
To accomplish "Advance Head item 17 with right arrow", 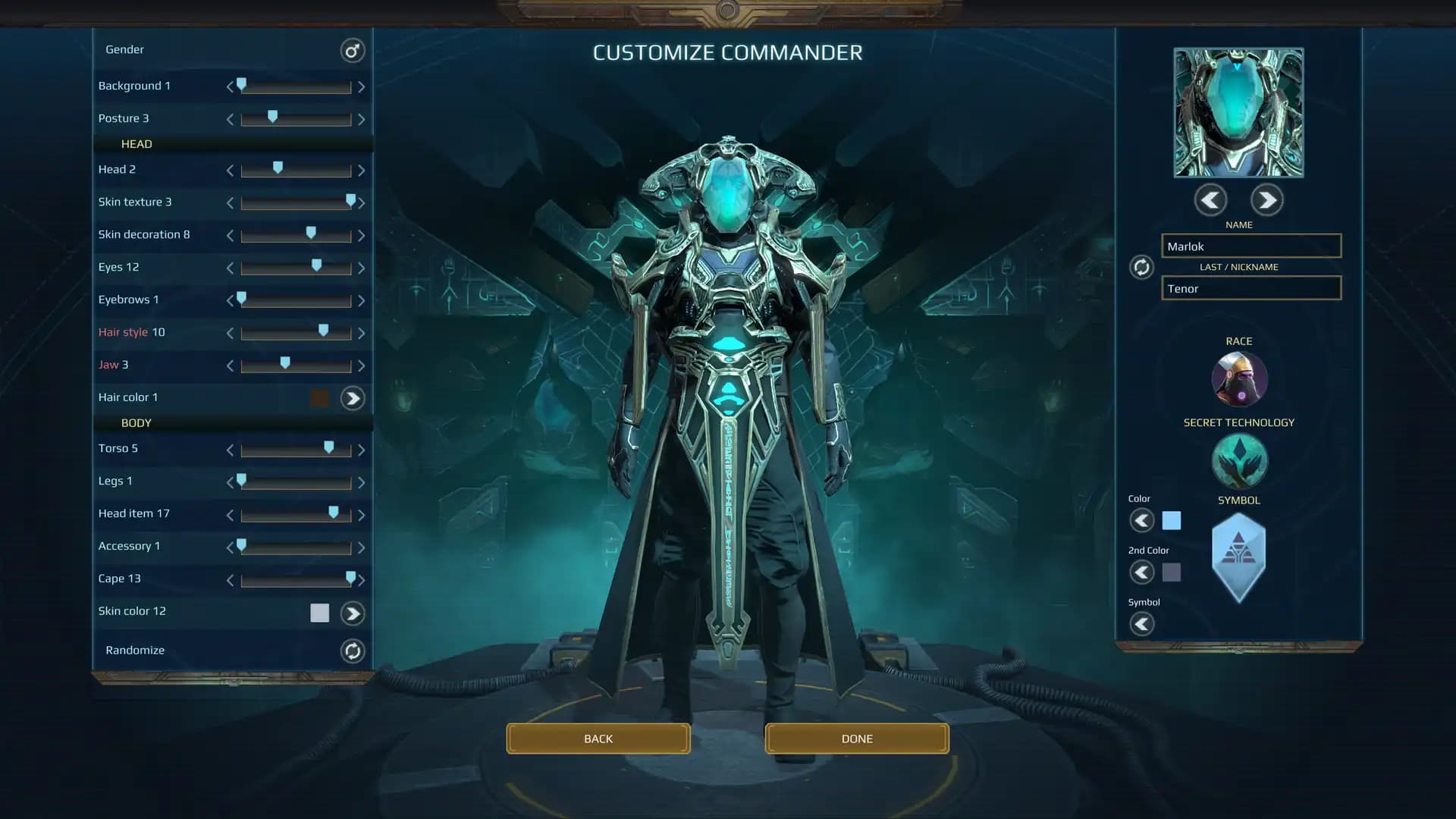I will point(362,514).
